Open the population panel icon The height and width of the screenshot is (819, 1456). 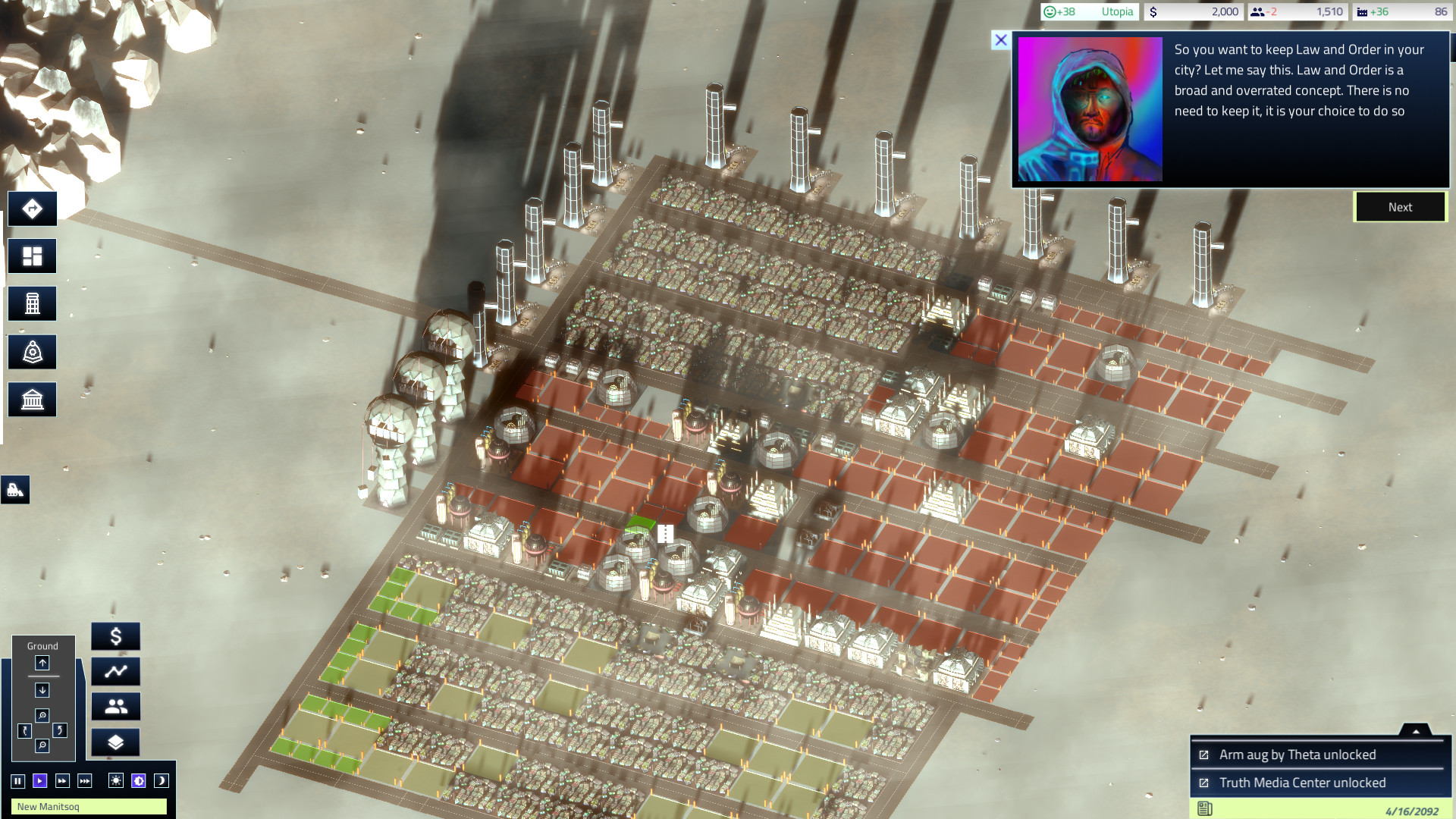point(115,706)
